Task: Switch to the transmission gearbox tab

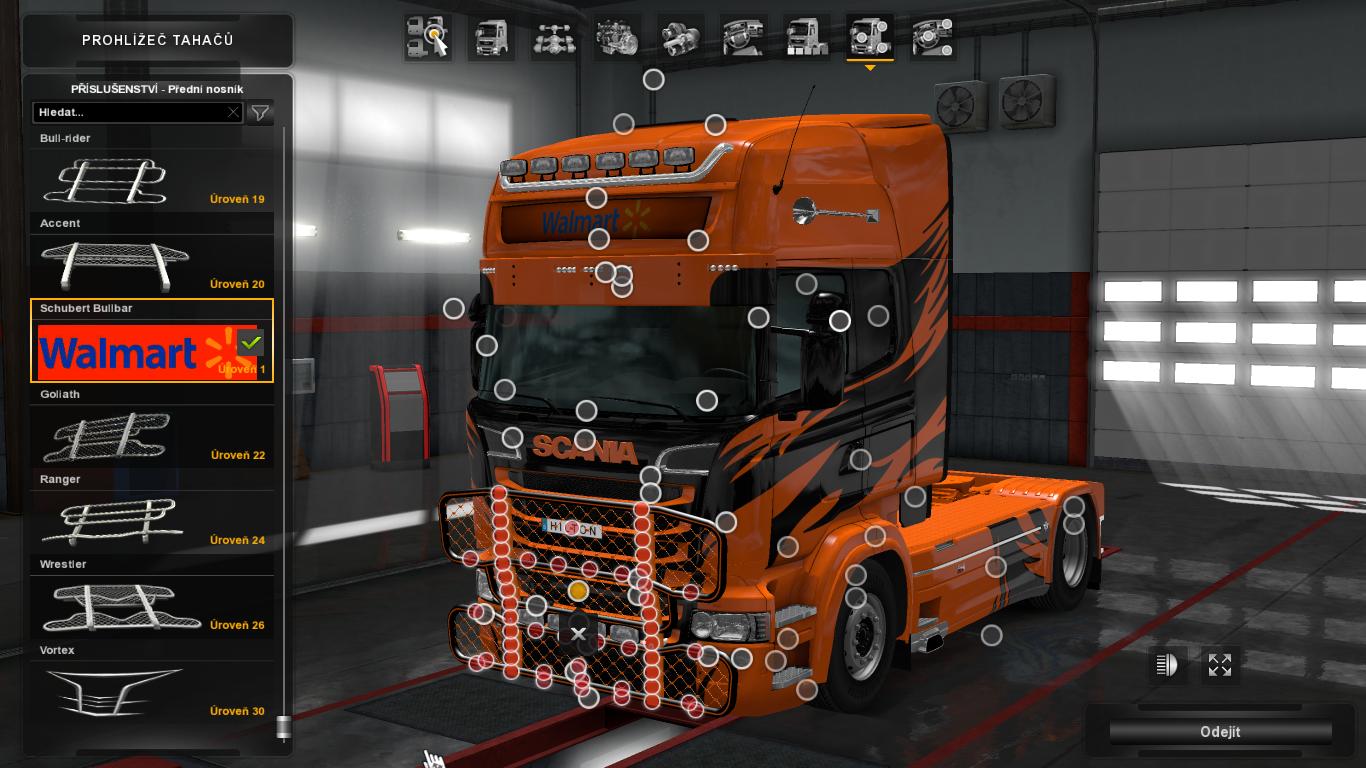Action: [x=681, y=38]
